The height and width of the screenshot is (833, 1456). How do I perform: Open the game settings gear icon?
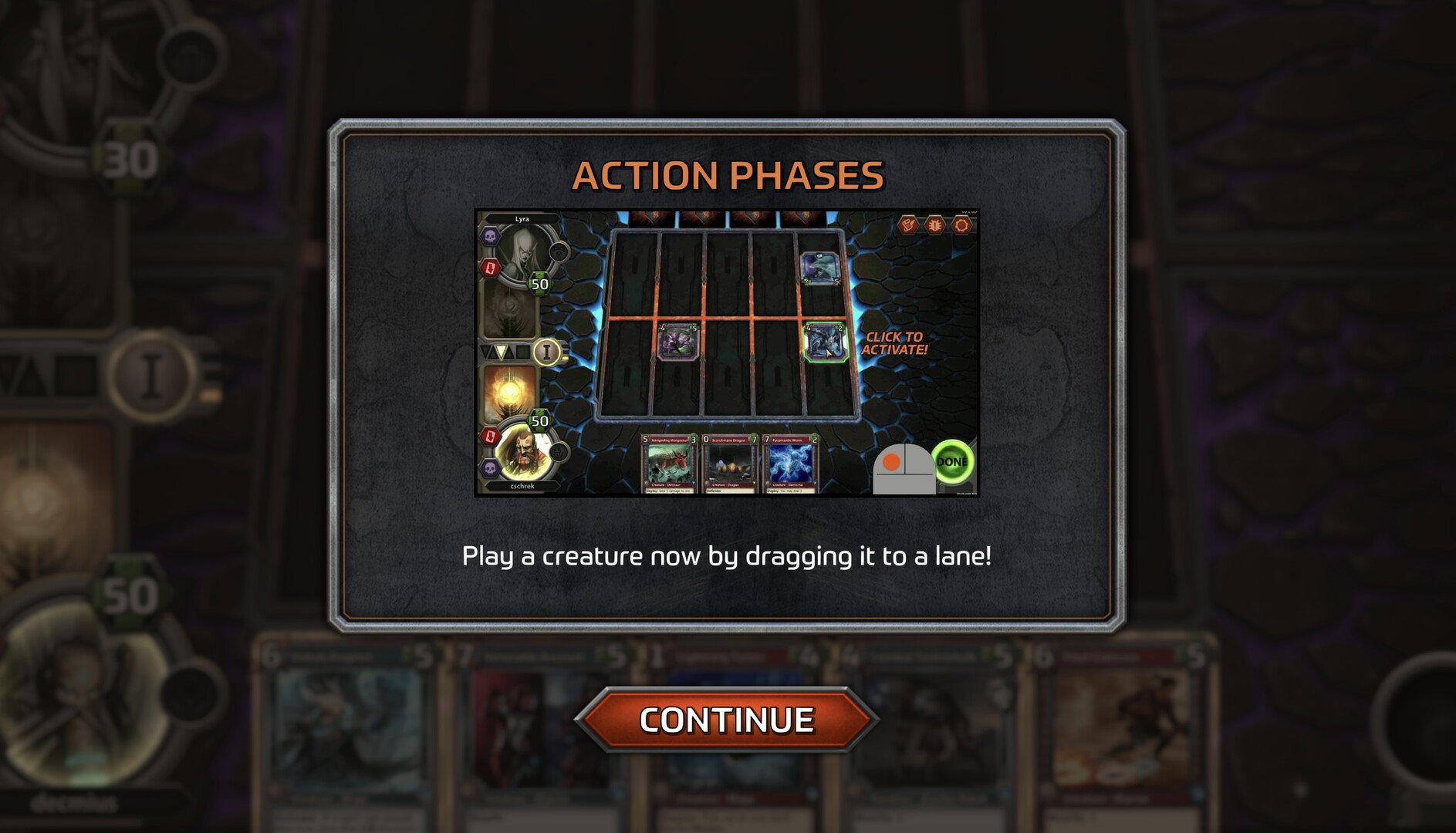pyautogui.click(x=962, y=224)
